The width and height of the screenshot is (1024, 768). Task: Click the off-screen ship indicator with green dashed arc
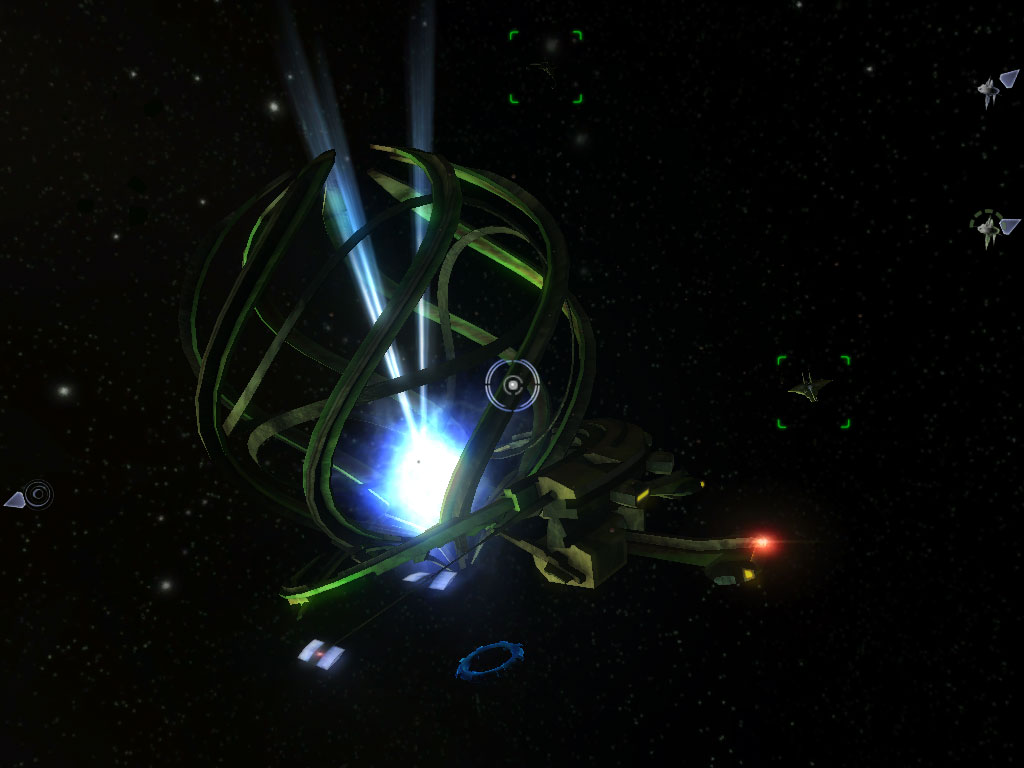pyautogui.click(x=990, y=228)
